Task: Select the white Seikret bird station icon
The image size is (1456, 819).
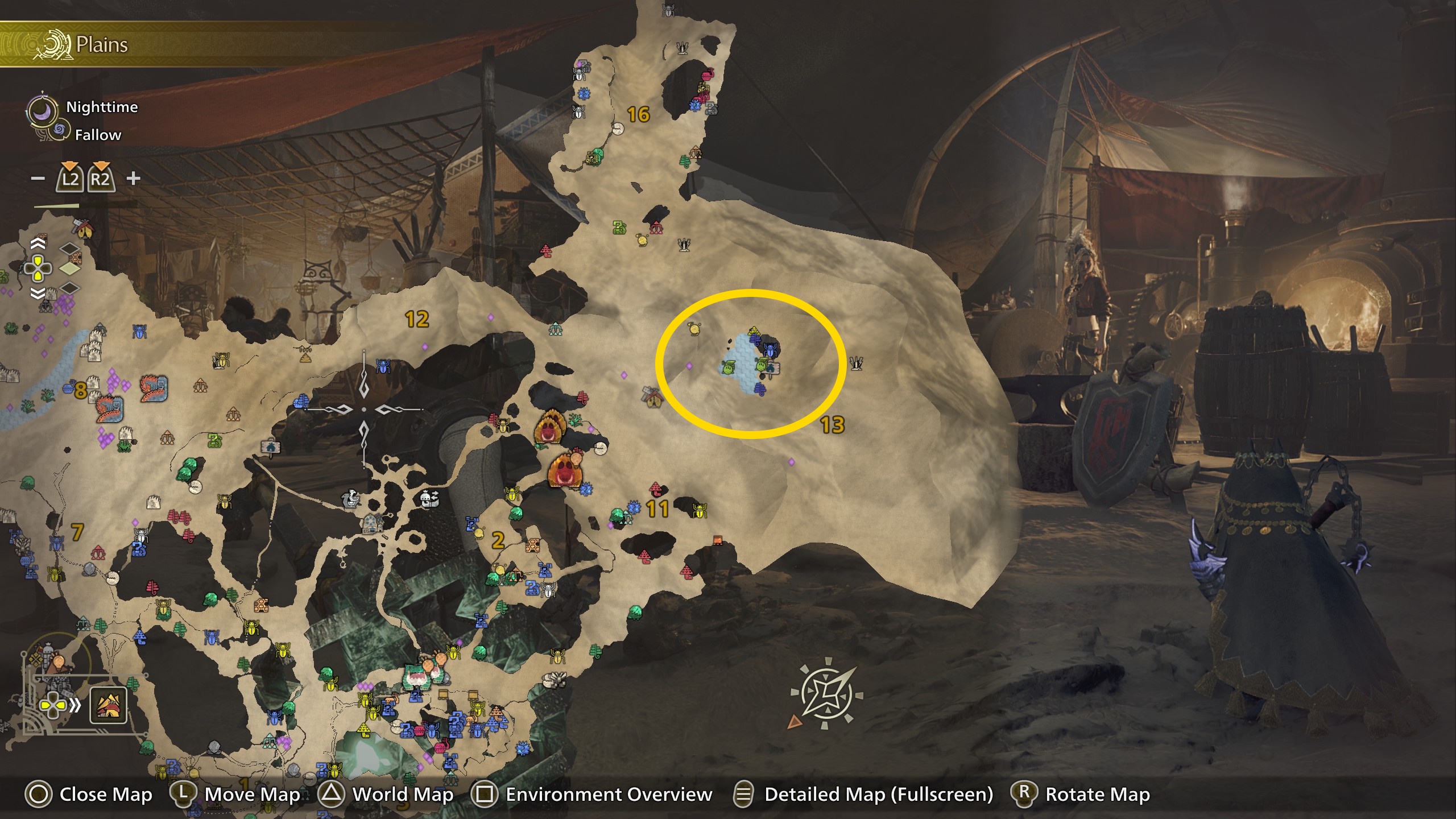Action: pos(351,499)
